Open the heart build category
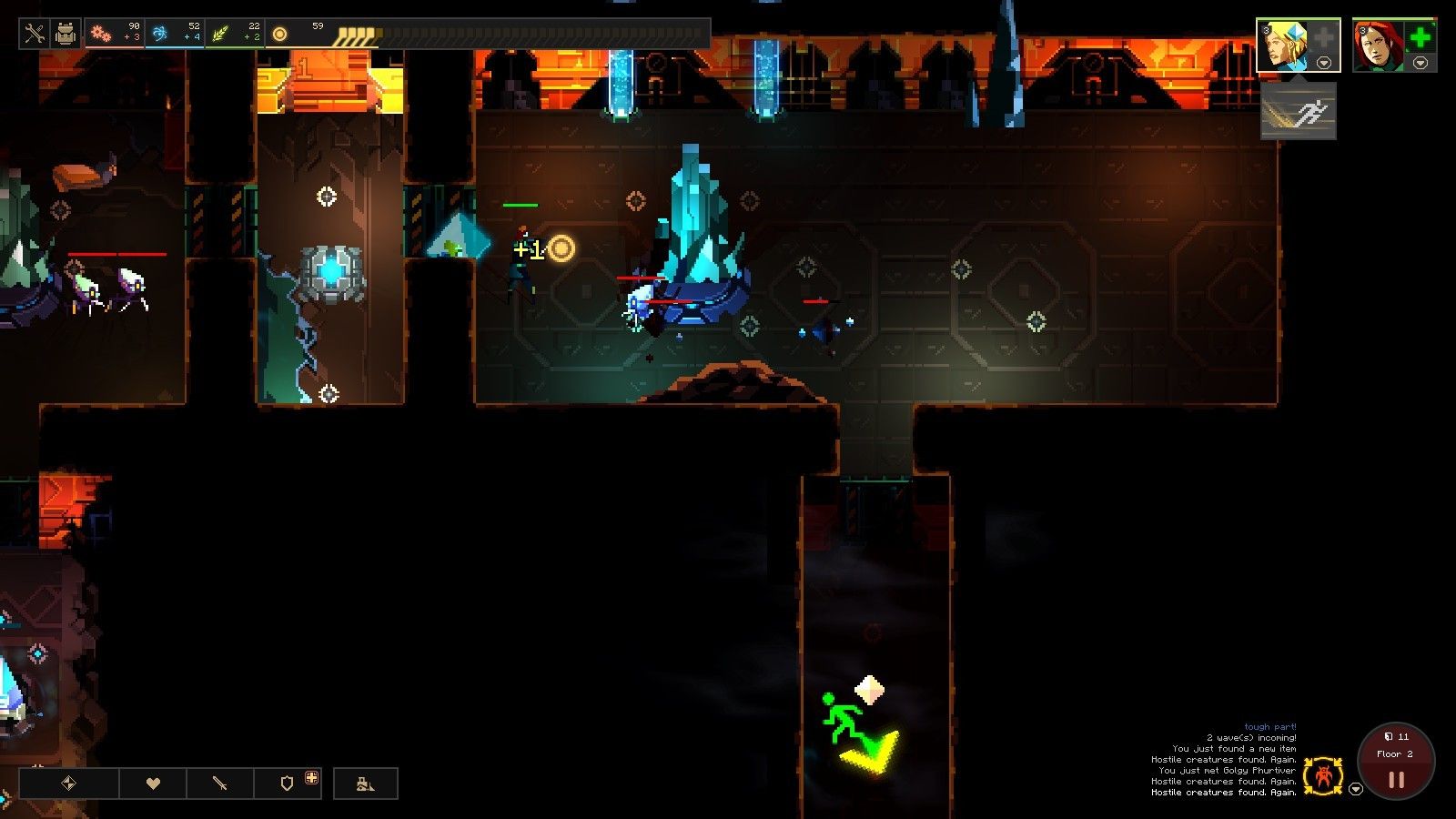Image resolution: width=1456 pixels, height=819 pixels. [153, 784]
